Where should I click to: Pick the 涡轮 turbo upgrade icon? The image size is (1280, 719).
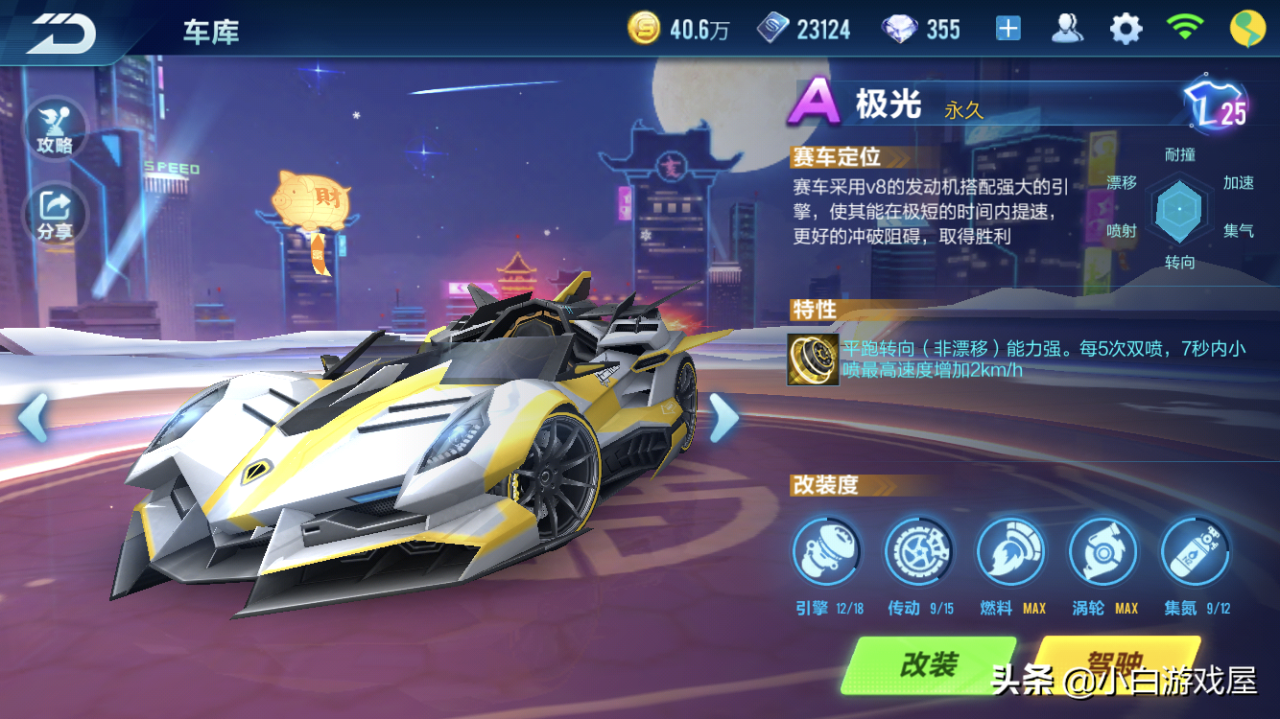point(1103,551)
